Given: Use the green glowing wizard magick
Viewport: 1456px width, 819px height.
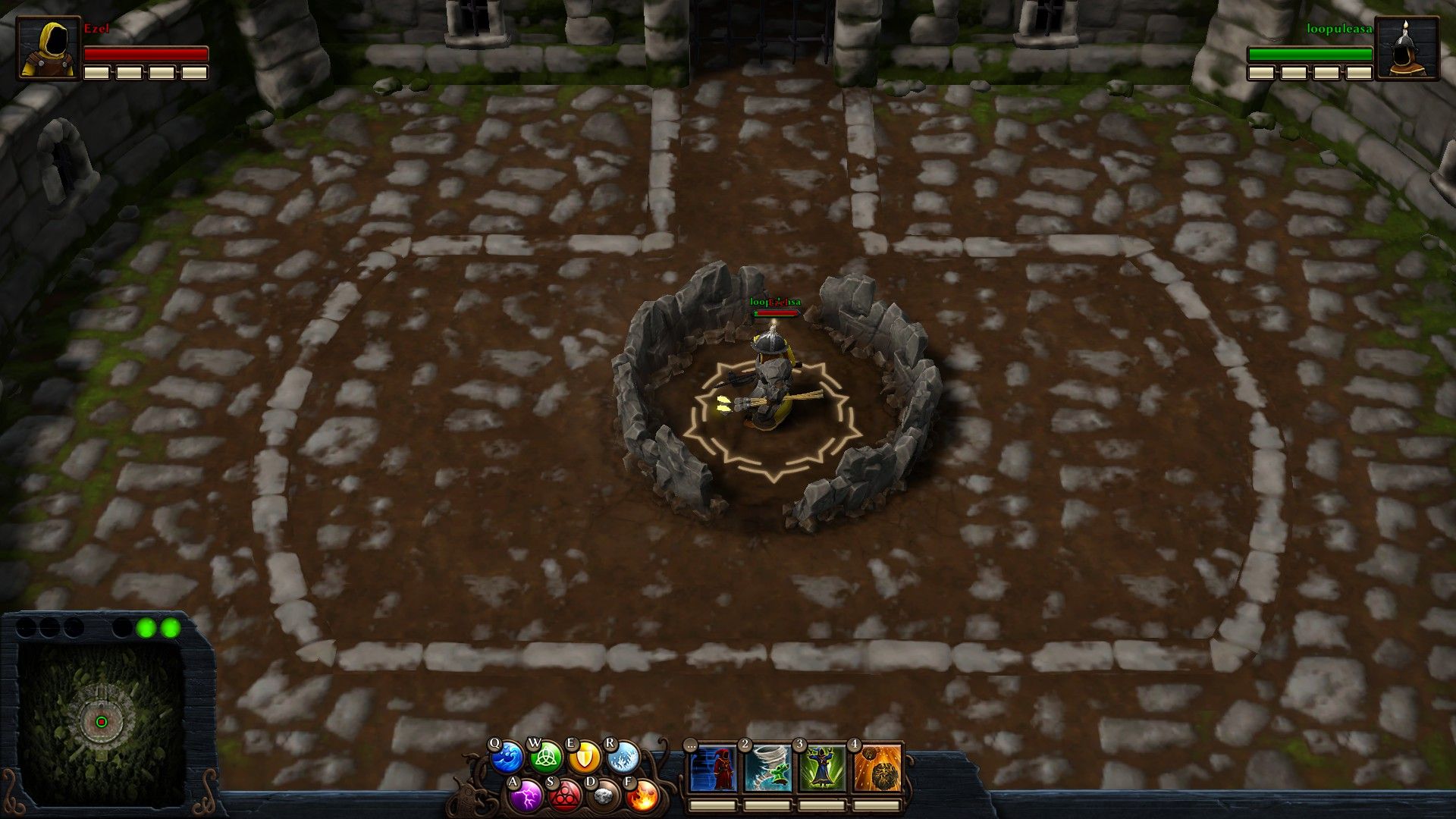Looking at the screenshot, I should [x=823, y=768].
